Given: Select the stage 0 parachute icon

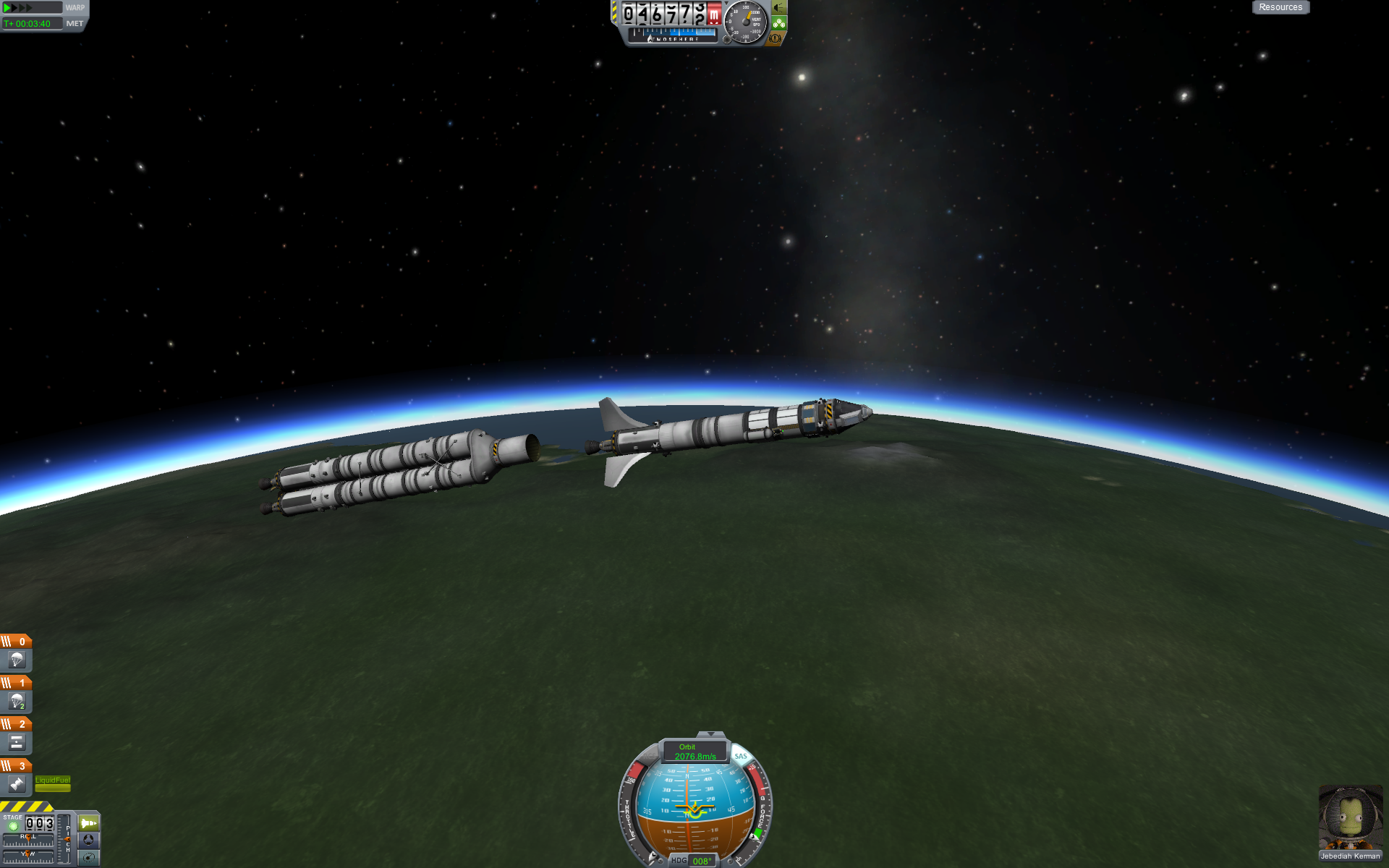Looking at the screenshot, I should pyautogui.click(x=17, y=660).
